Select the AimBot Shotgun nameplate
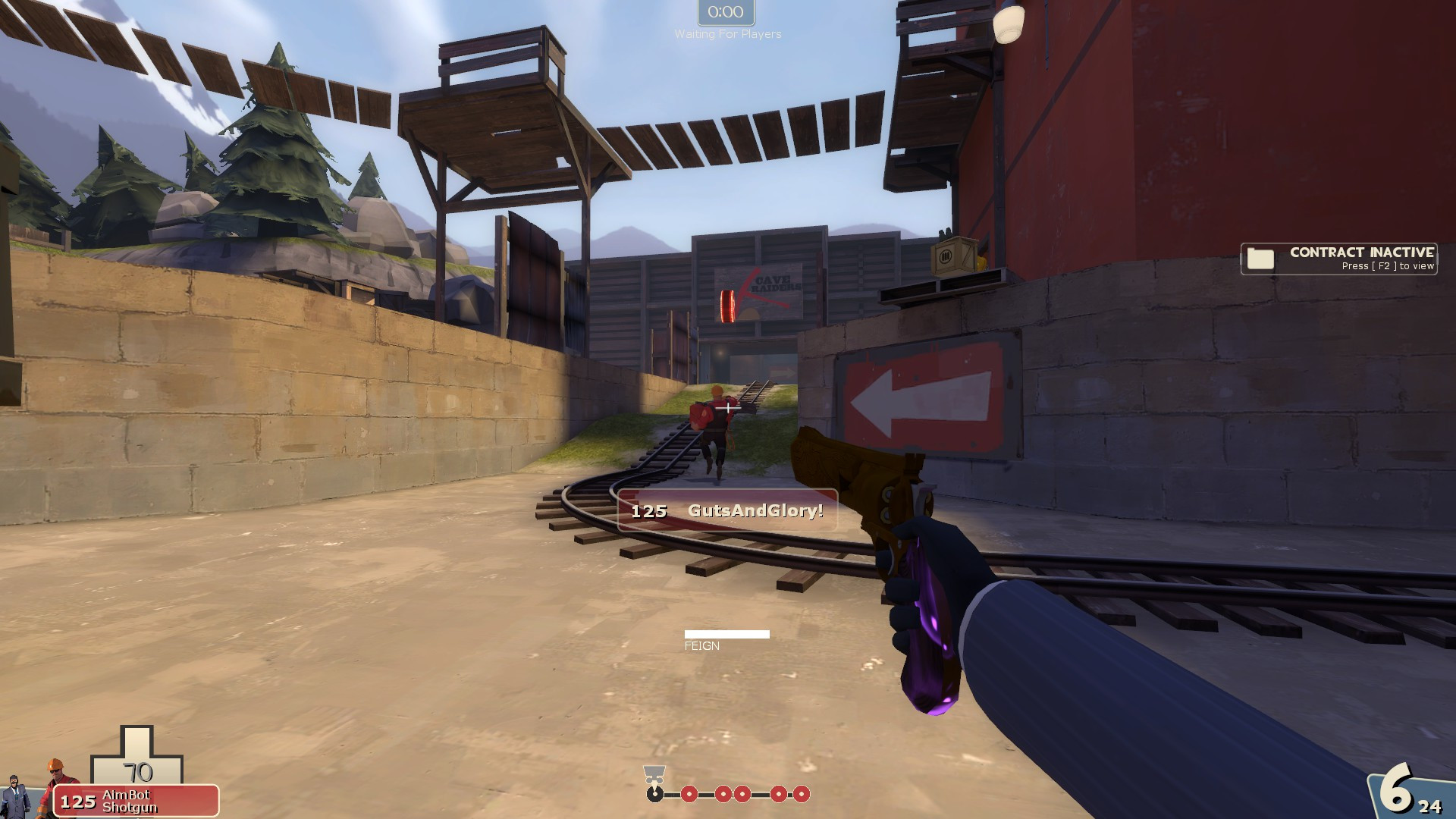The width and height of the screenshot is (1456, 819). (x=133, y=802)
